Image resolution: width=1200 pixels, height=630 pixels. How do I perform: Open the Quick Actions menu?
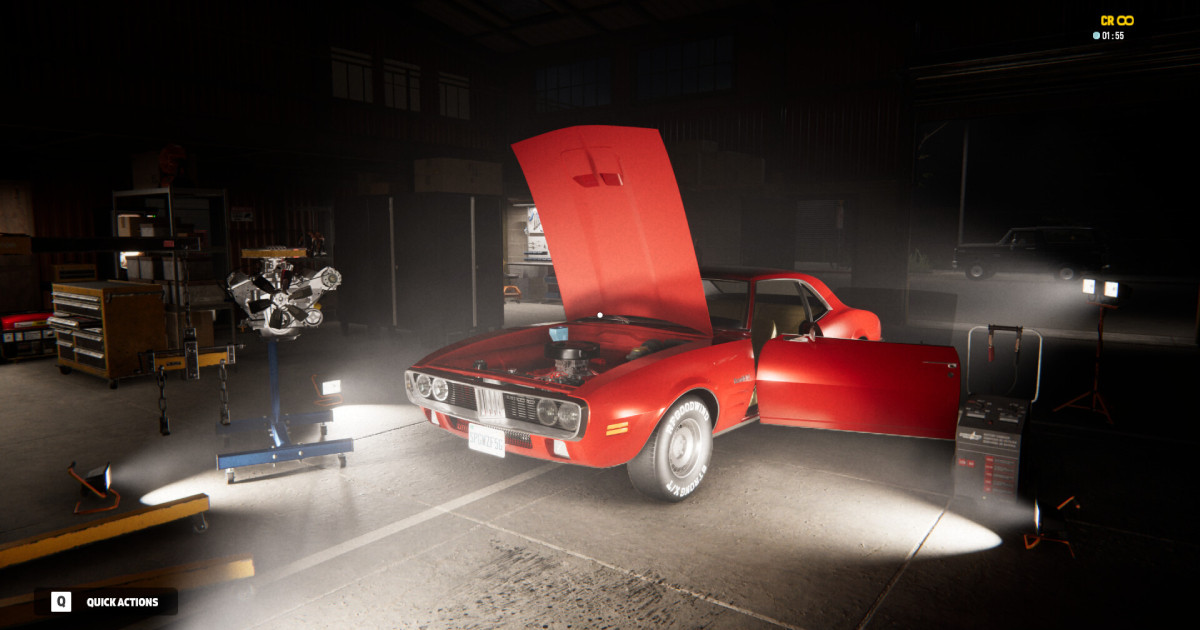pos(105,602)
